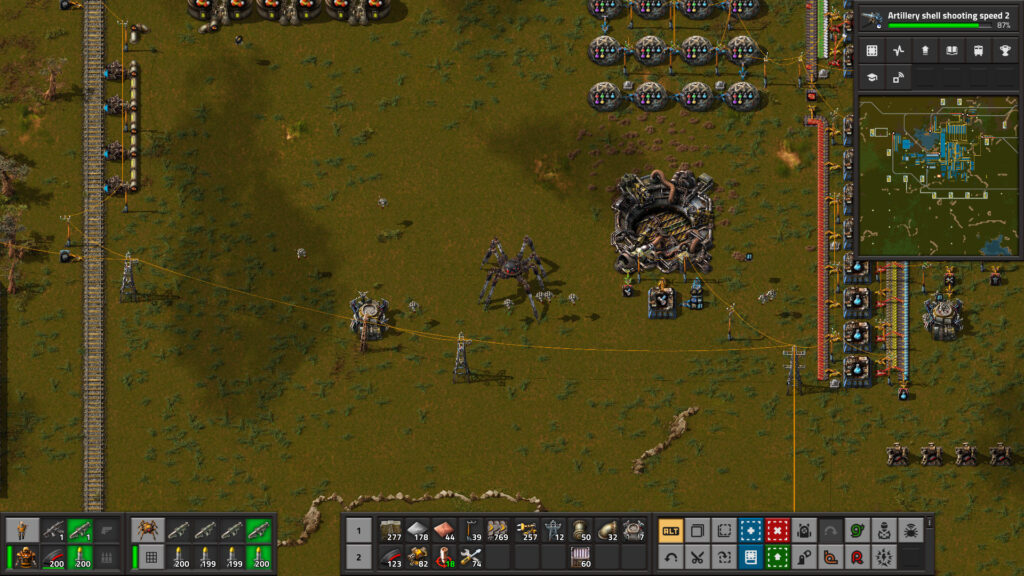Activate the green upgrade planner
The image size is (1024, 576).
(777, 557)
